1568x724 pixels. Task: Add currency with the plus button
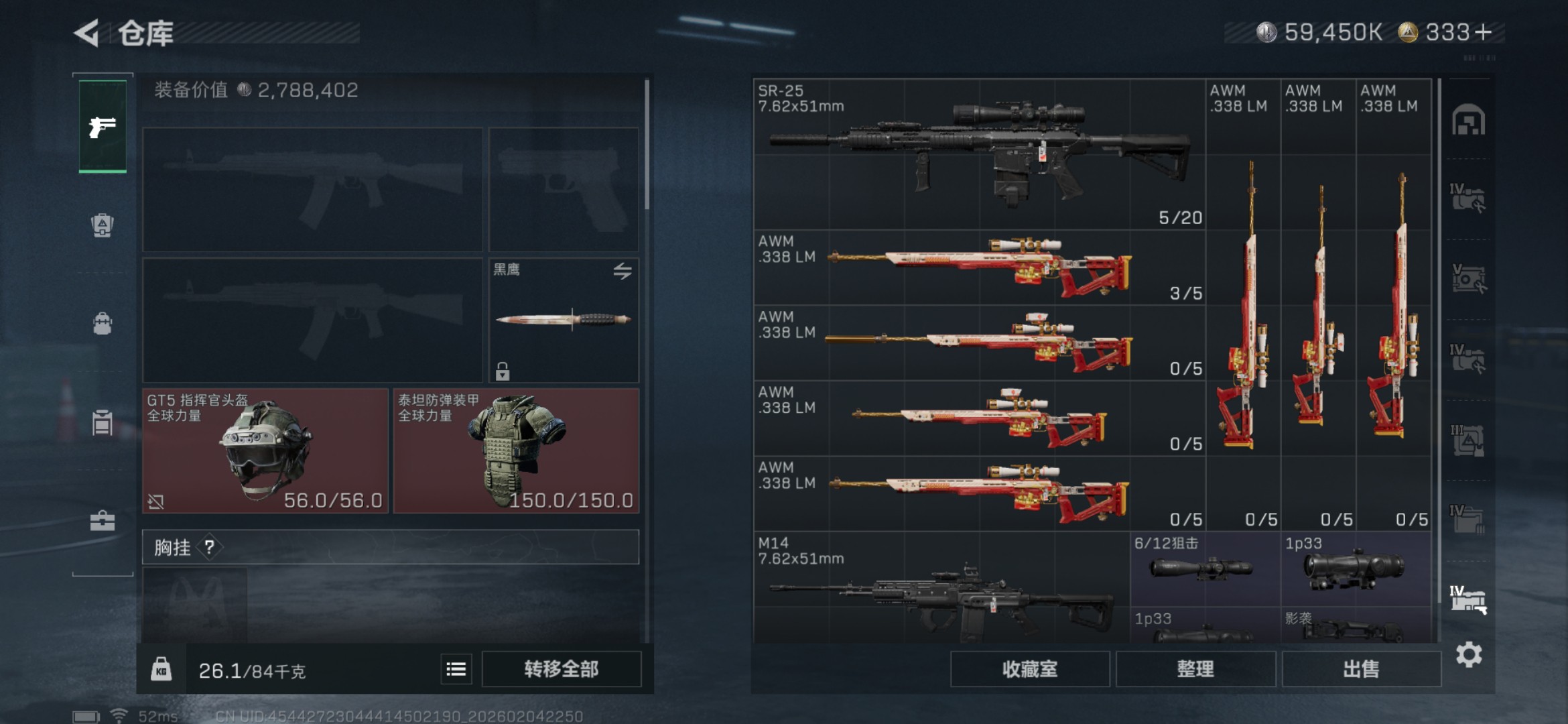(x=1484, y=32)
